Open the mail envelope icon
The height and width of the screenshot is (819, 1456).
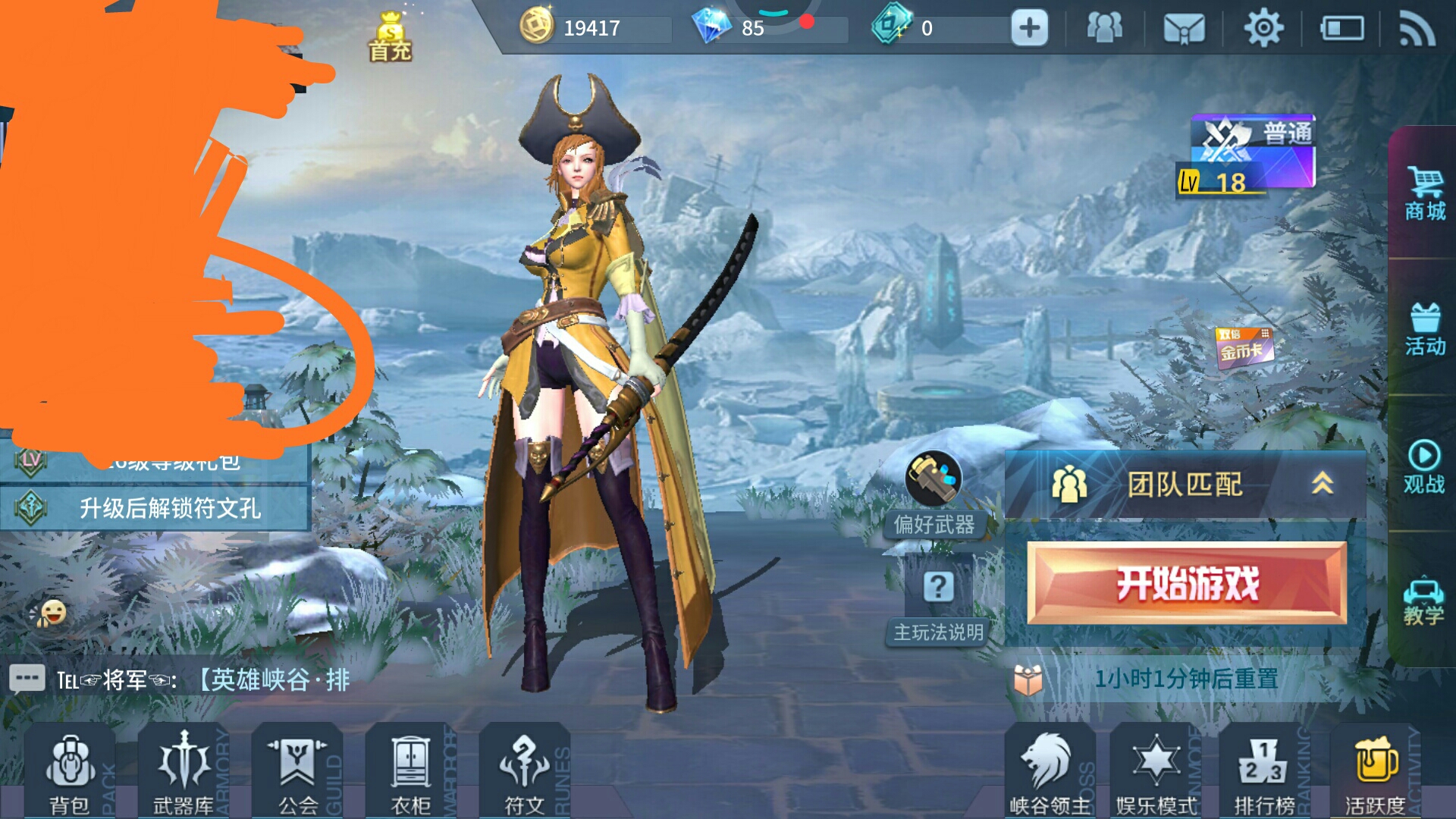[x=1184, y=29]
